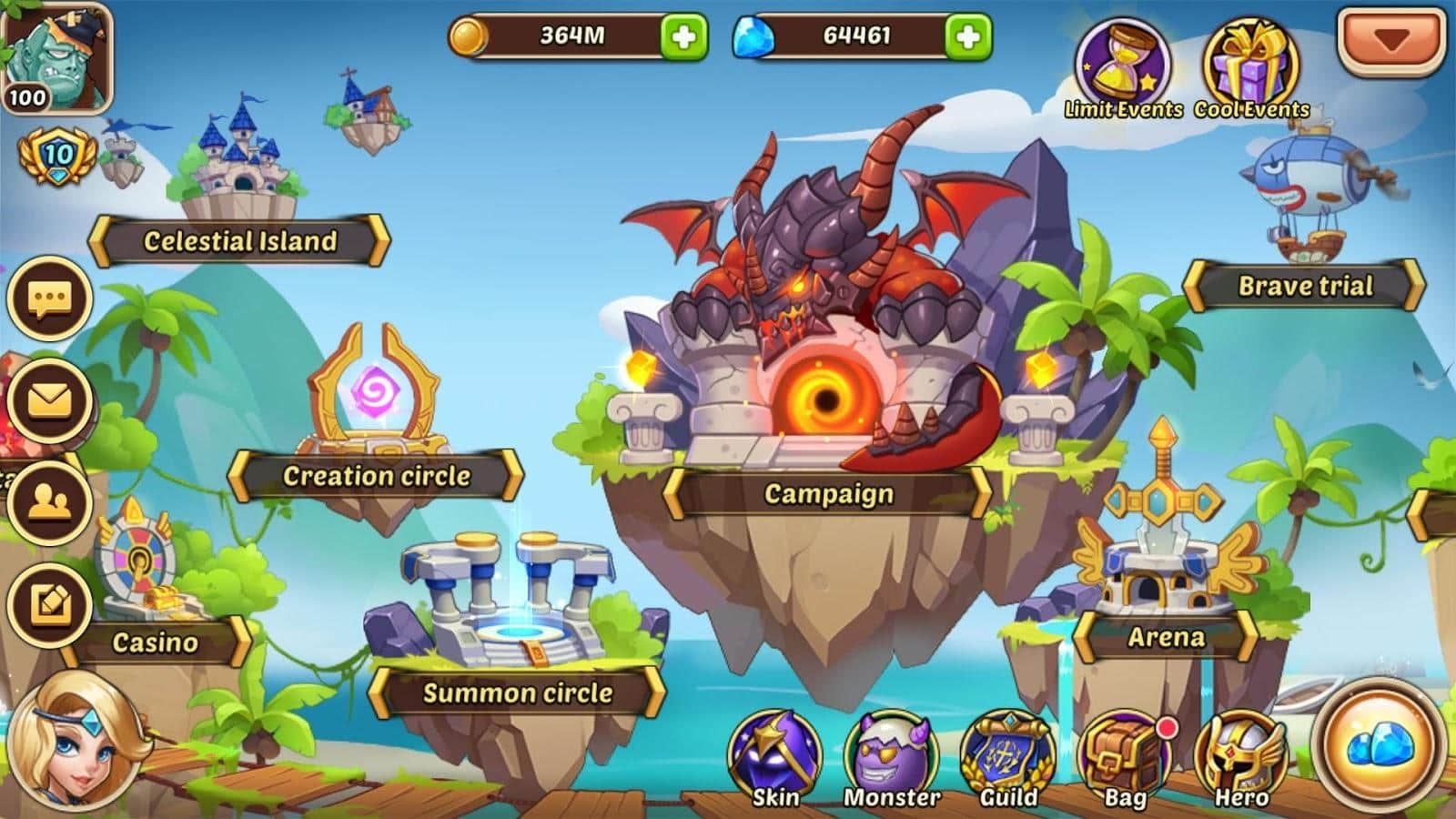Open the friends list button
1456x819 pixels.
(x=50, y=502)
